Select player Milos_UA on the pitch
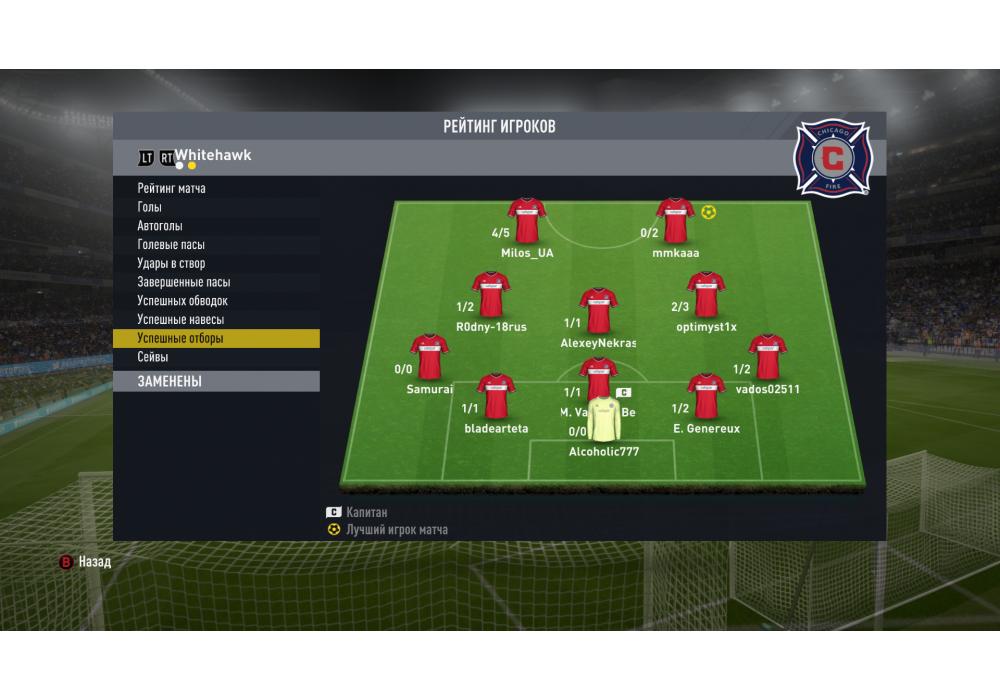This screenshot has height=700, width=1000. coord(526,221)
